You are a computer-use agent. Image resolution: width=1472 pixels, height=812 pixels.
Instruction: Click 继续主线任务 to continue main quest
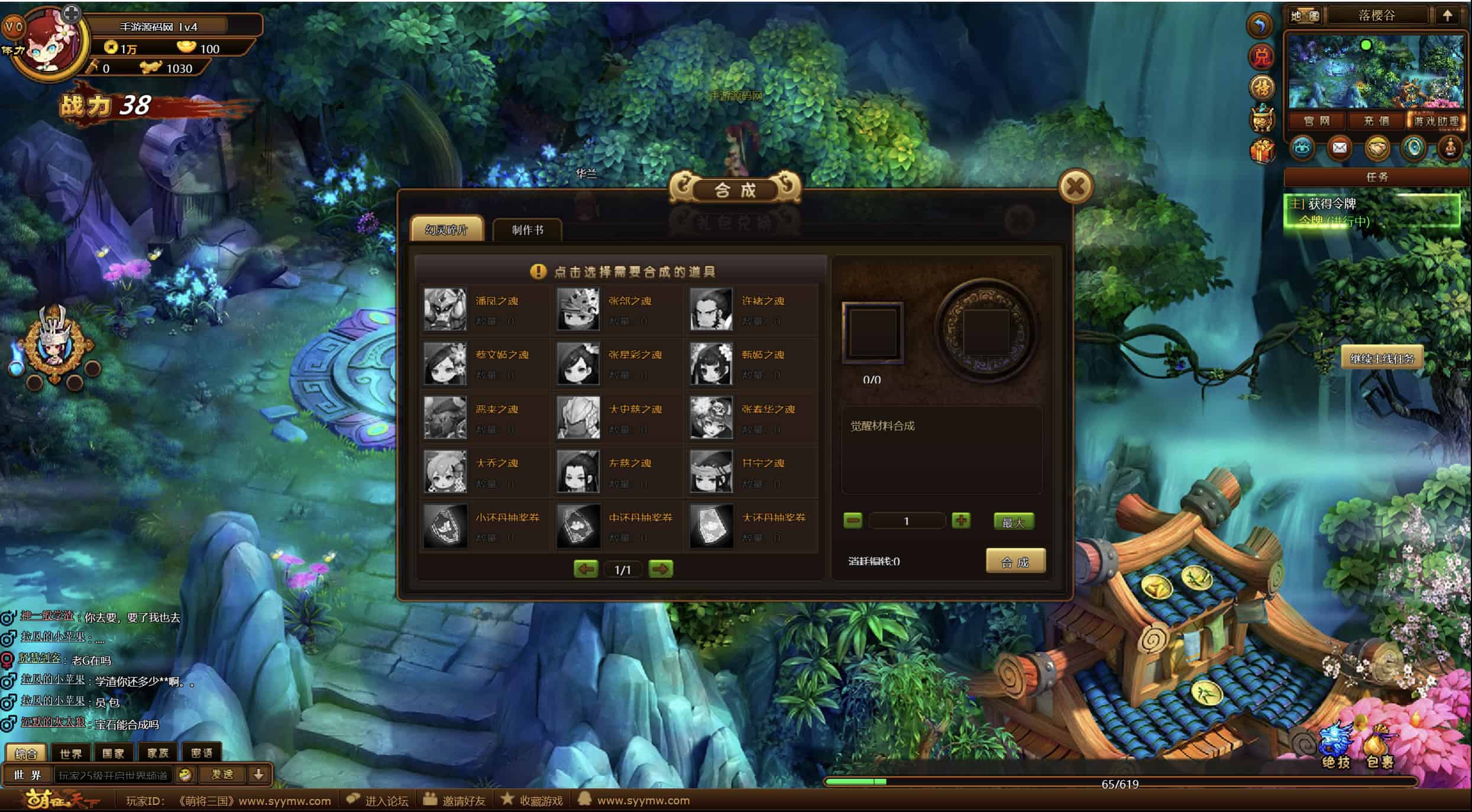click(1382, 358)
